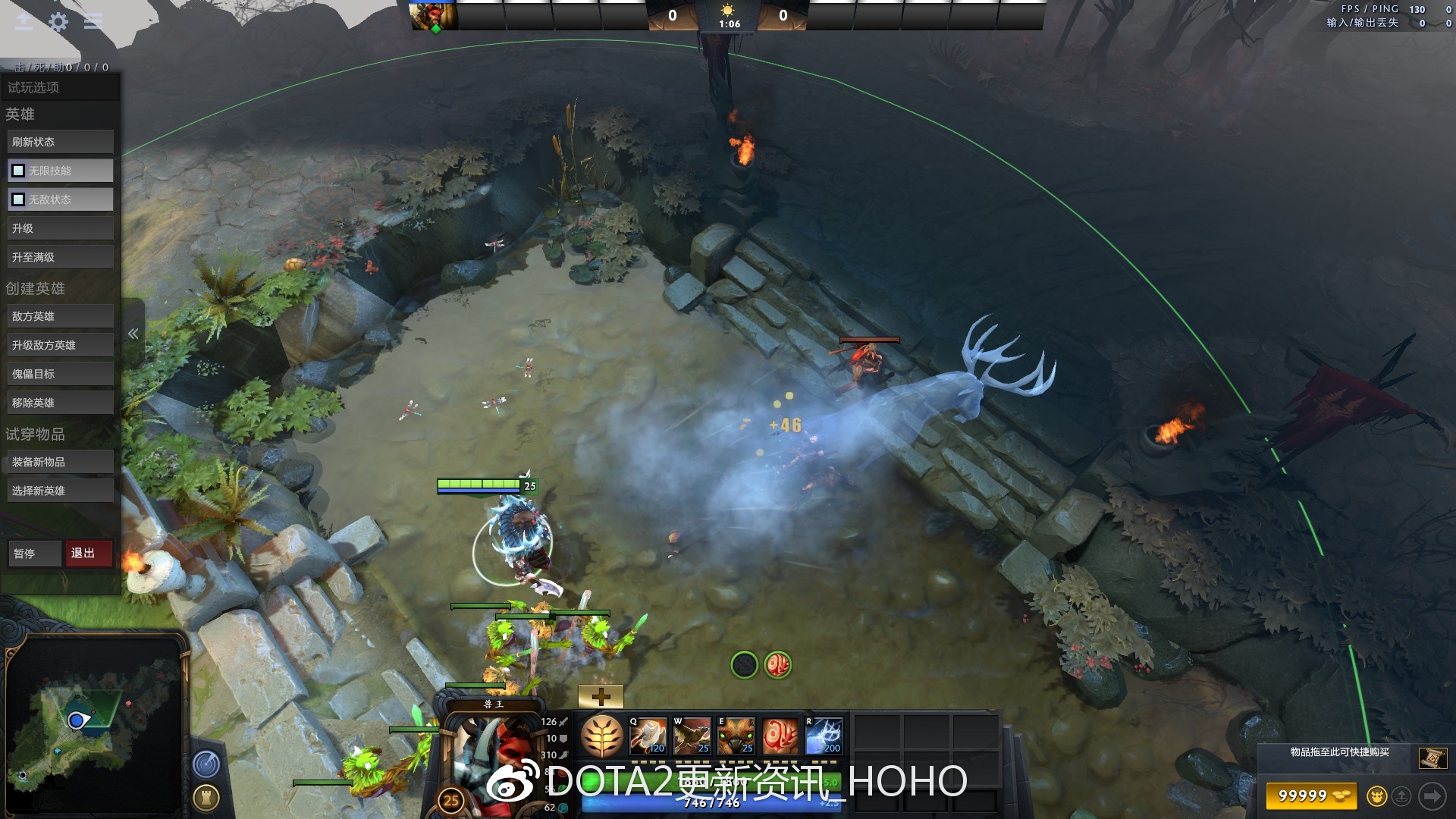The height and width of the screenshot is (819, 1456).
Task: Use the Primal Roar ultimate ability
Action: [824, 736]
